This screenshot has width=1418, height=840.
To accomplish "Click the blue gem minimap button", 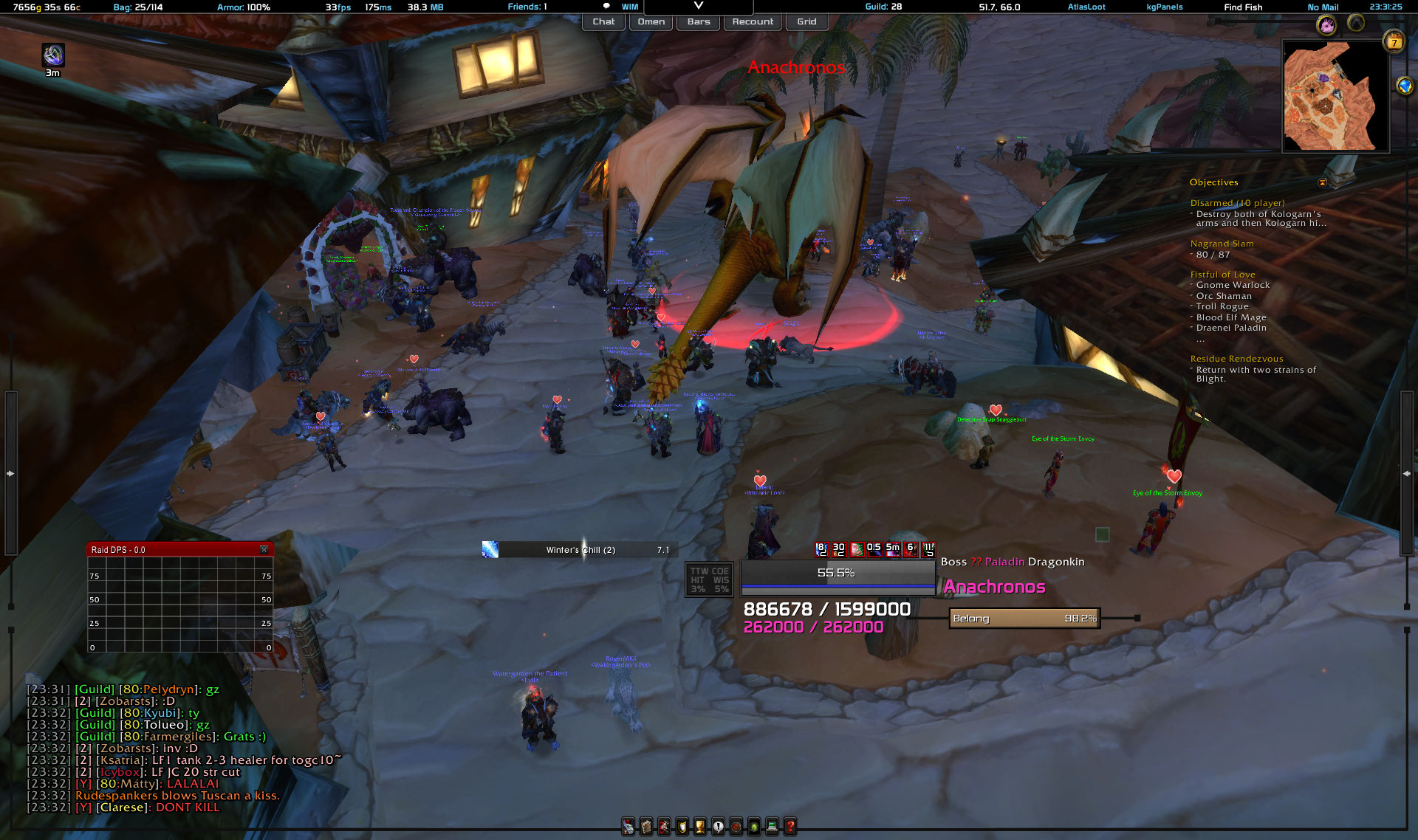I will click(x=1405, y=86).
